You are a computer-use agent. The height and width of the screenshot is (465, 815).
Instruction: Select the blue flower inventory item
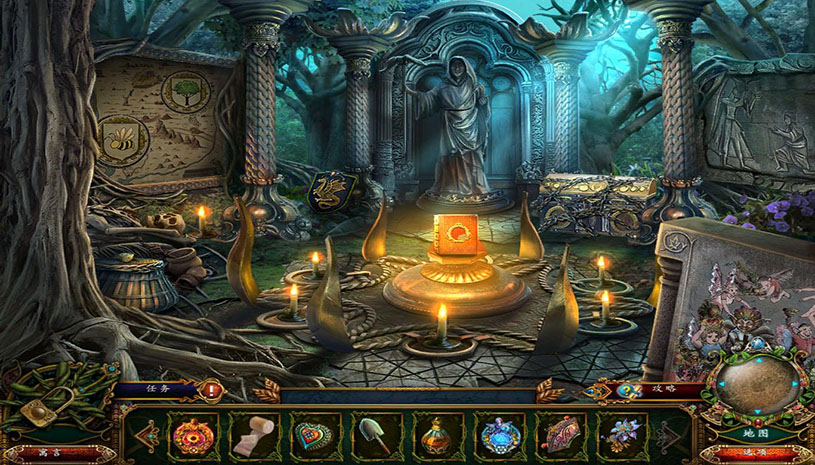(x=620, y=436)
